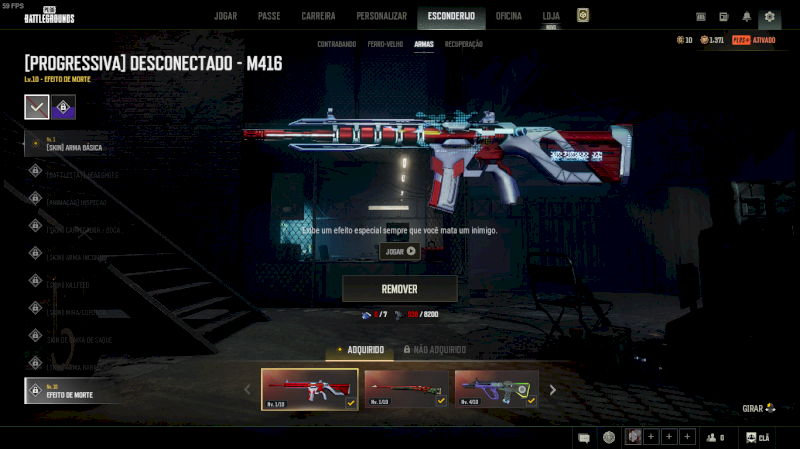800x449 pixels.
Task: Go to the Carreira tab
Action: [318, 16]
